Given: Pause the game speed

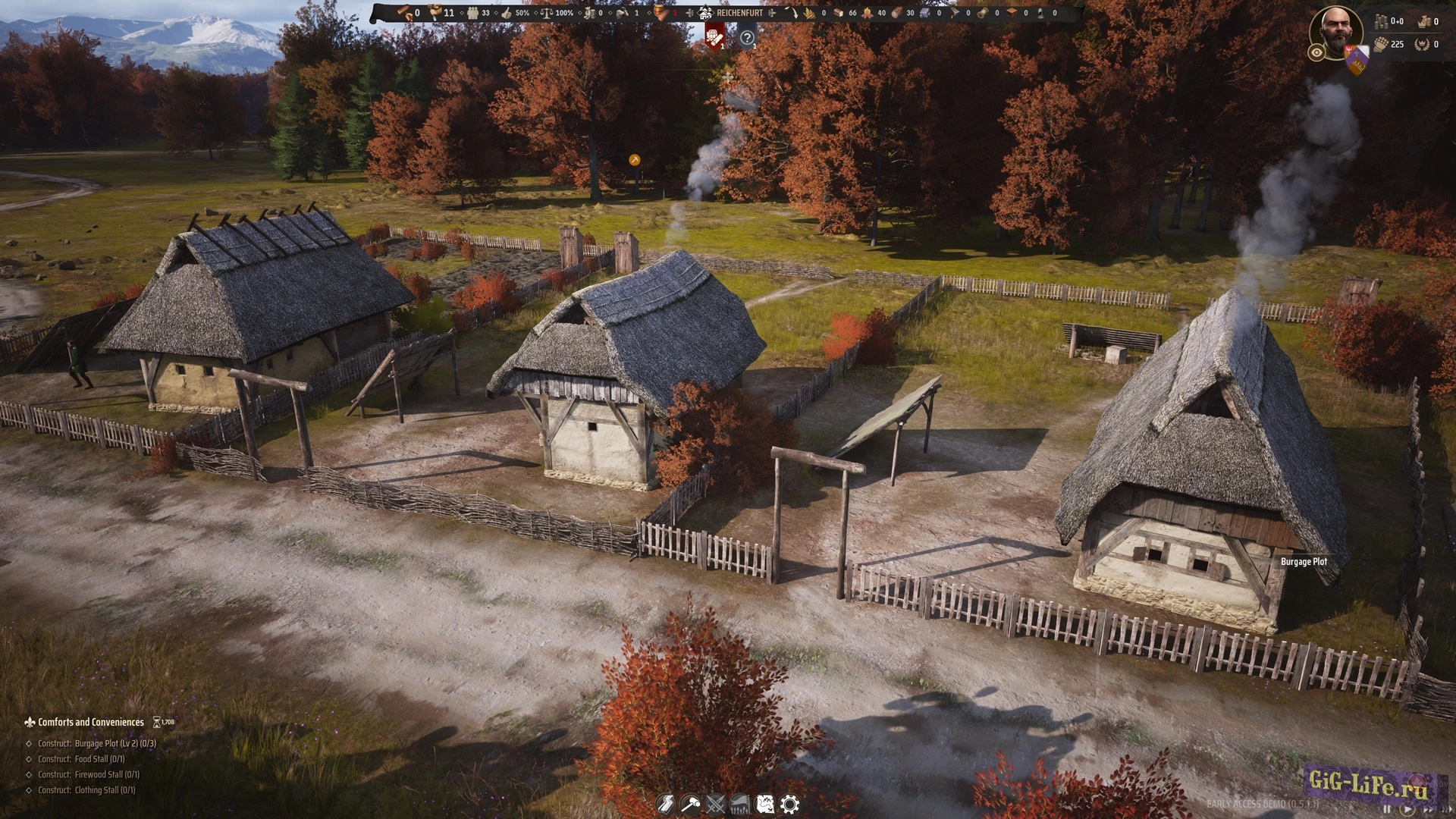Looking at the screenshot, I should pyautogui.click(x=1388, y=810).
